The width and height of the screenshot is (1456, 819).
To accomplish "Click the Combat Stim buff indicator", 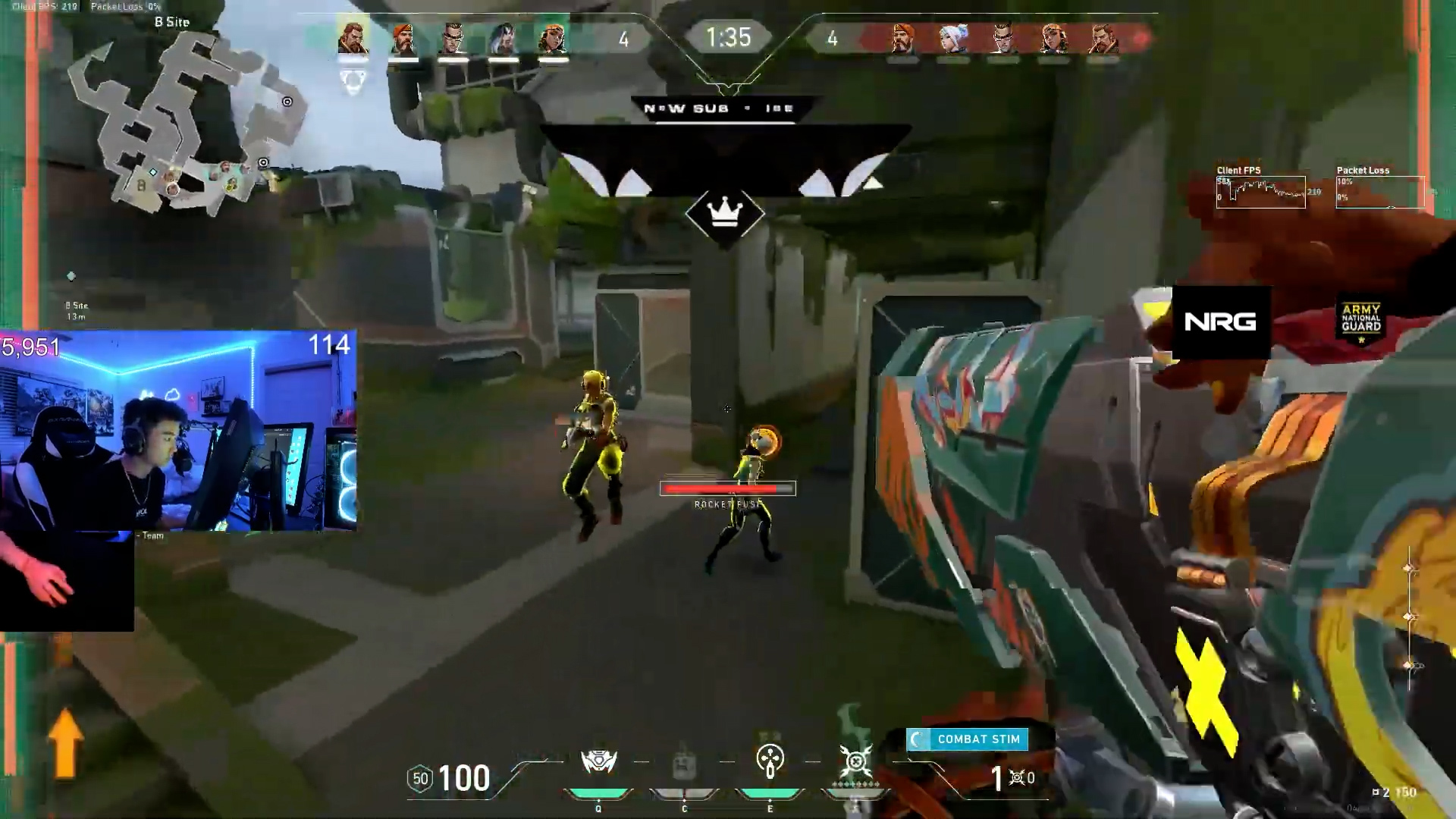I will click(967, 739).
